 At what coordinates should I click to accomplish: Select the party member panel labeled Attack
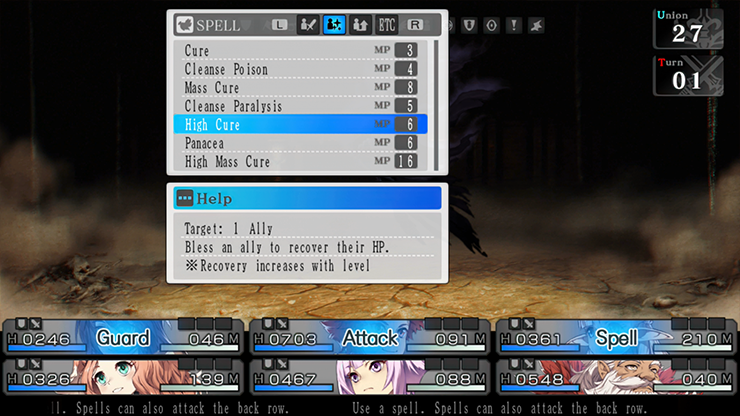click(369, 338)
